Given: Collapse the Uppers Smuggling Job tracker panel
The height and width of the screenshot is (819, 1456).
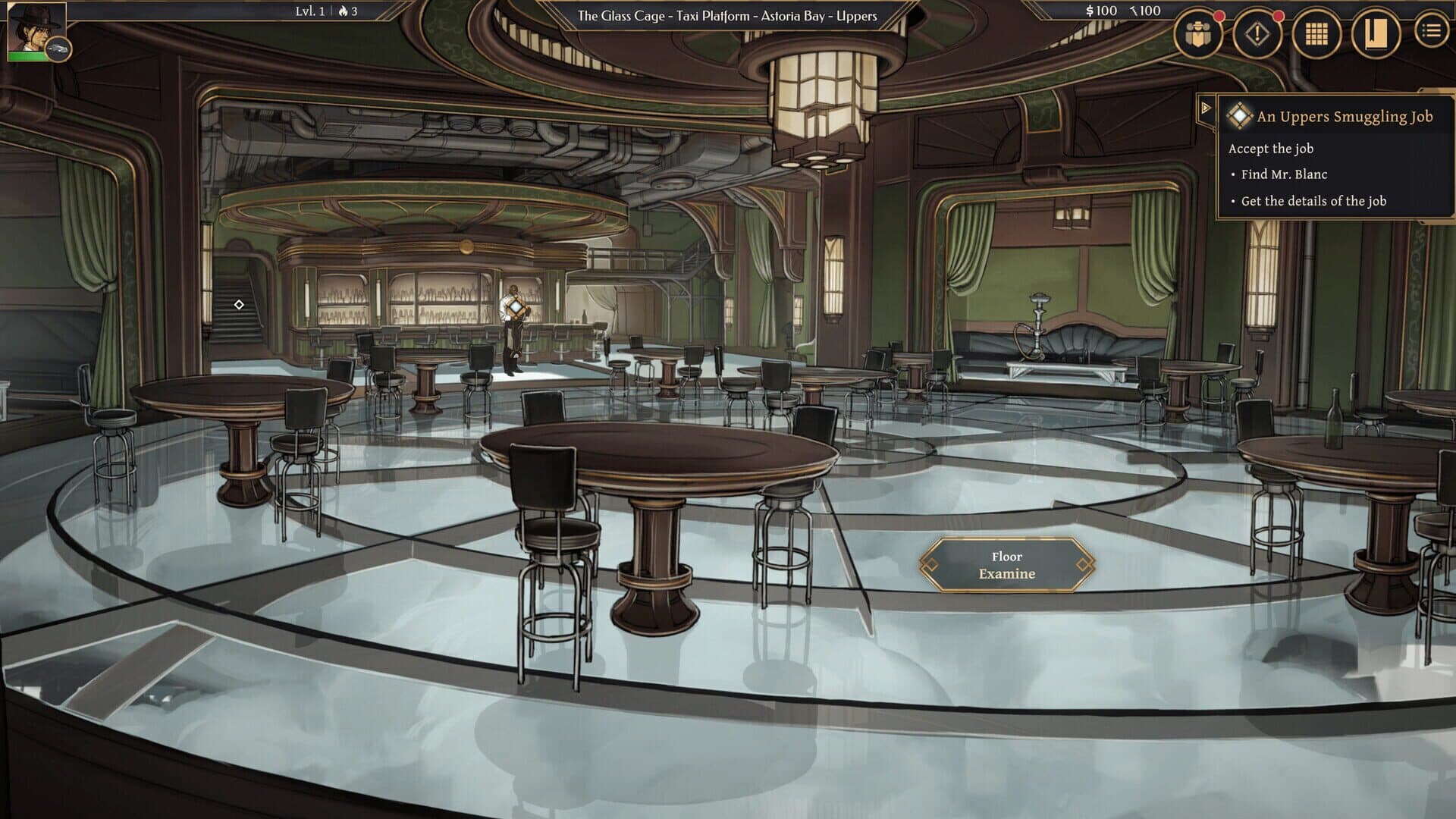Looking at the screenshot, I should (1207, 108).
